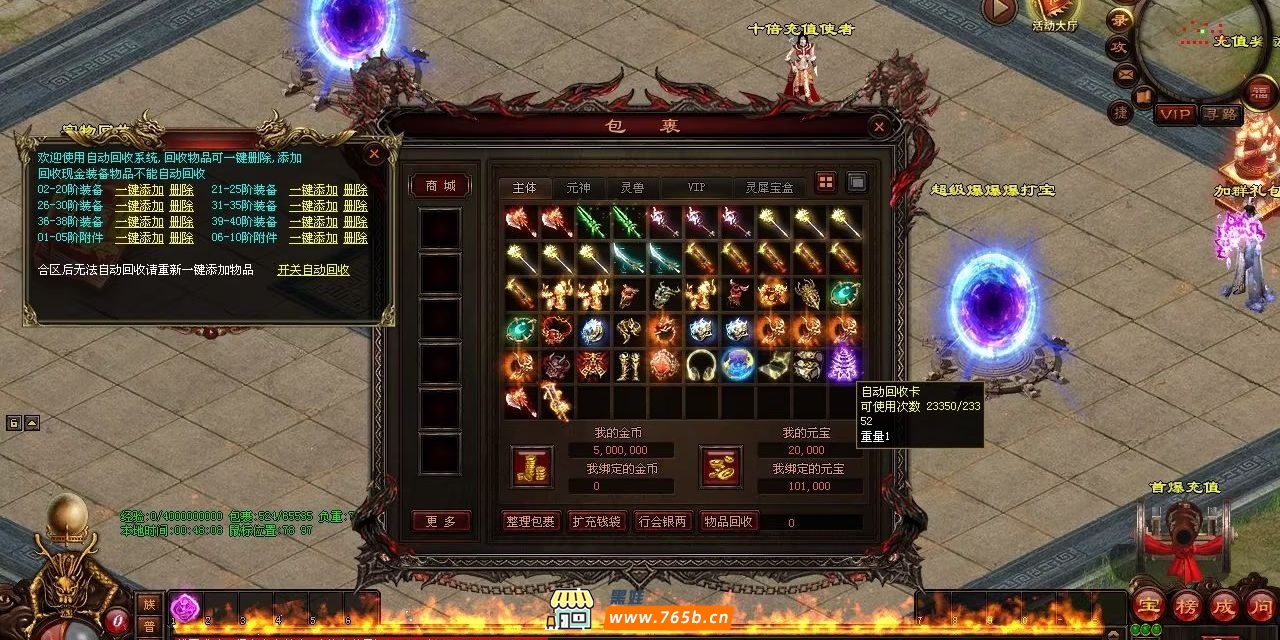
Task: Open 行会银两 guild funds
Action: pyautogui.click(x=662, y=521)
